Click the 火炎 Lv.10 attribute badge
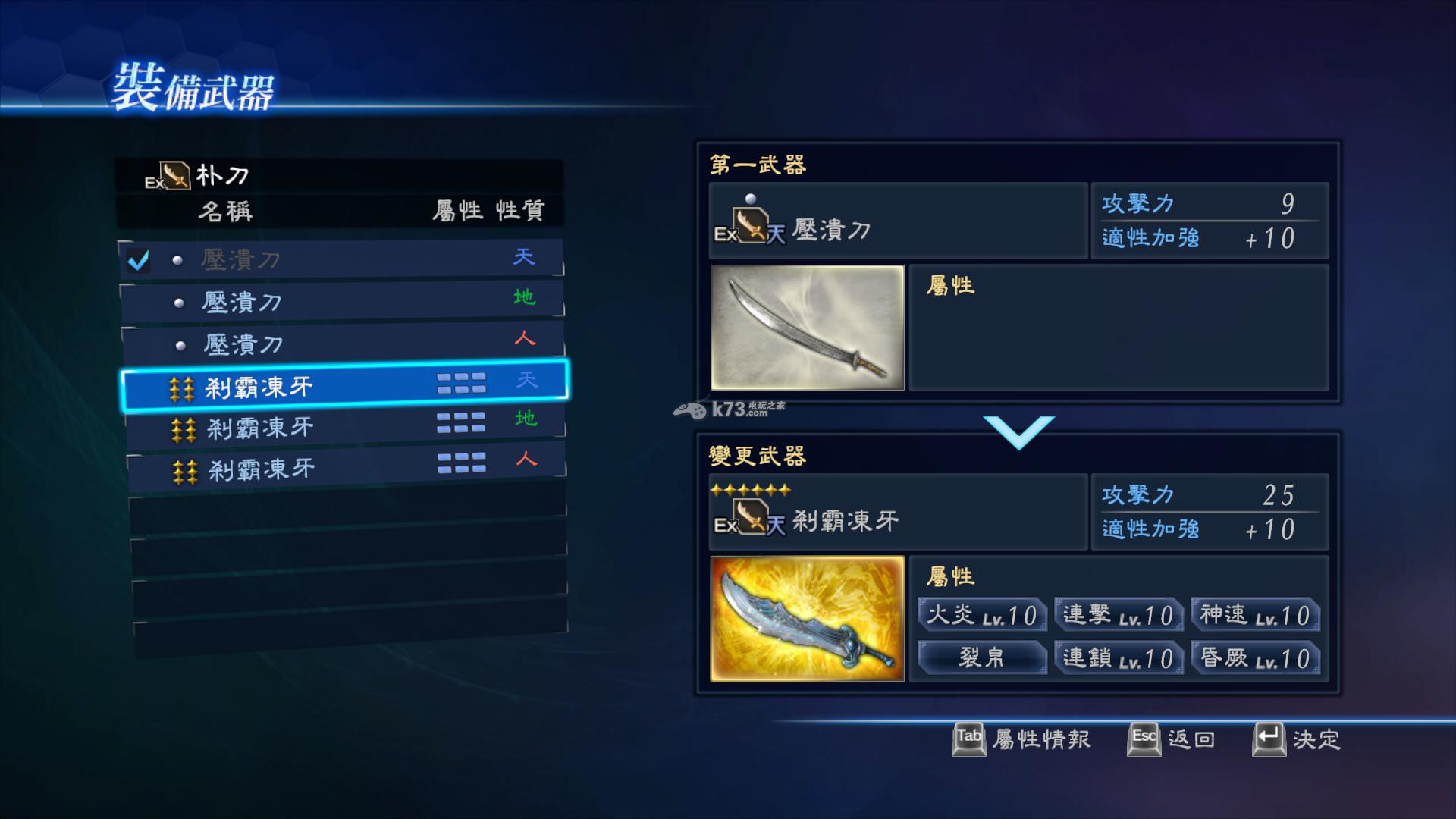Screen dimensions: 1456x819 click(x=981, y=616)
